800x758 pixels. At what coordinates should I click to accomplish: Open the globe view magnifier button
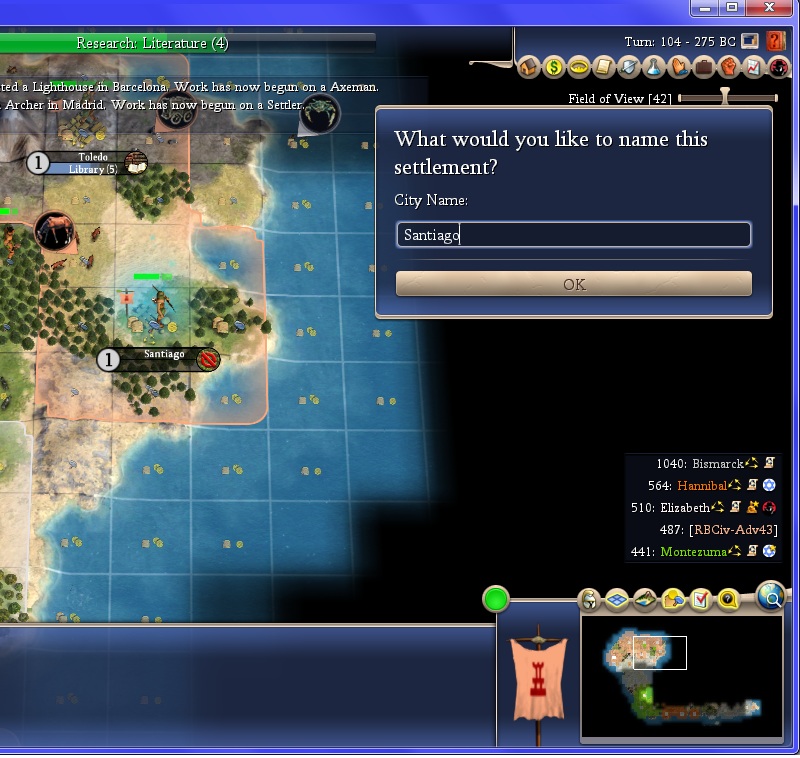point(770,597)
